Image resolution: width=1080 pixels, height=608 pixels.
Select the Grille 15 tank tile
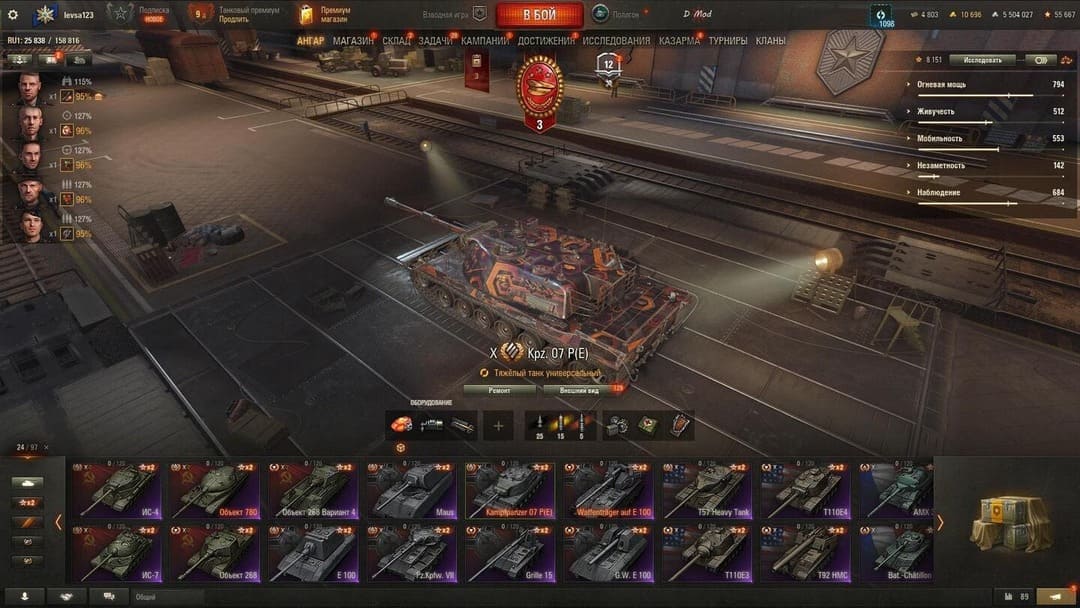coord(510,553)
